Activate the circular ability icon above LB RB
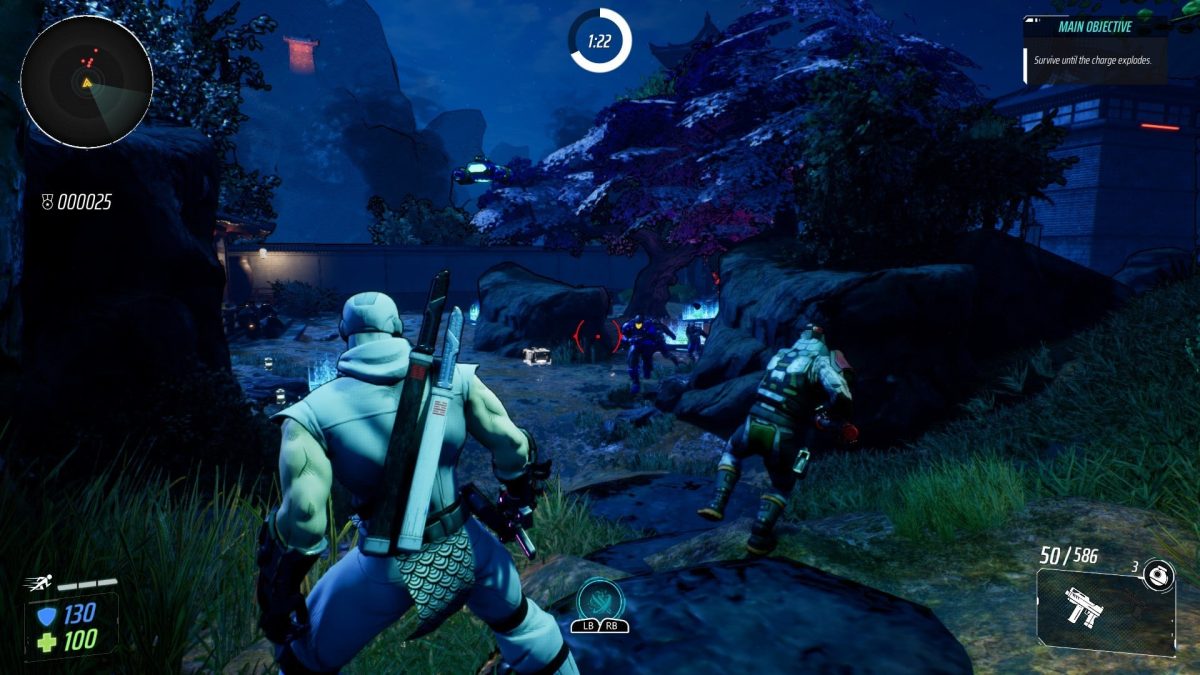 click(x=600, y=599)
